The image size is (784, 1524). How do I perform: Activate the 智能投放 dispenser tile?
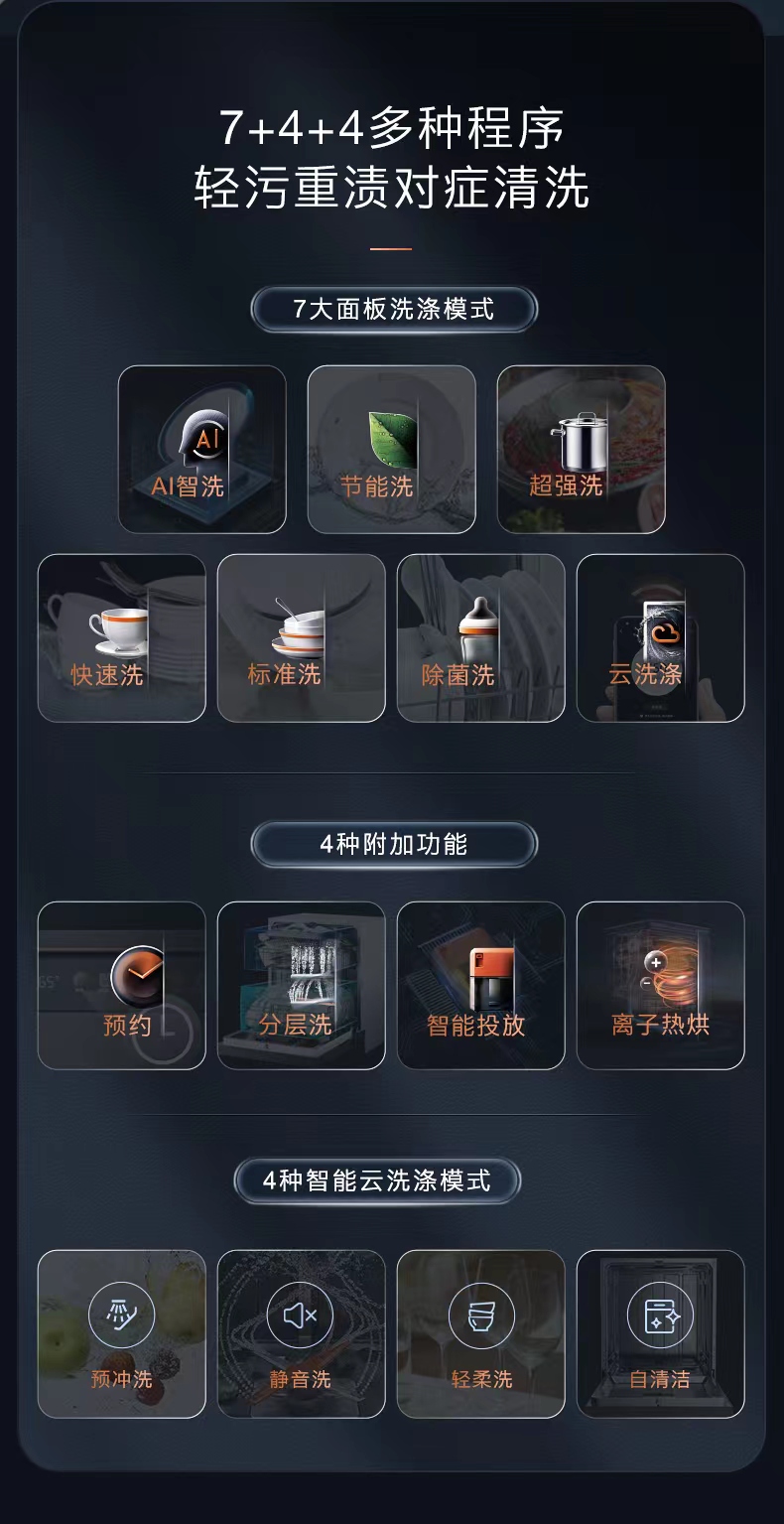click(480, 986)
